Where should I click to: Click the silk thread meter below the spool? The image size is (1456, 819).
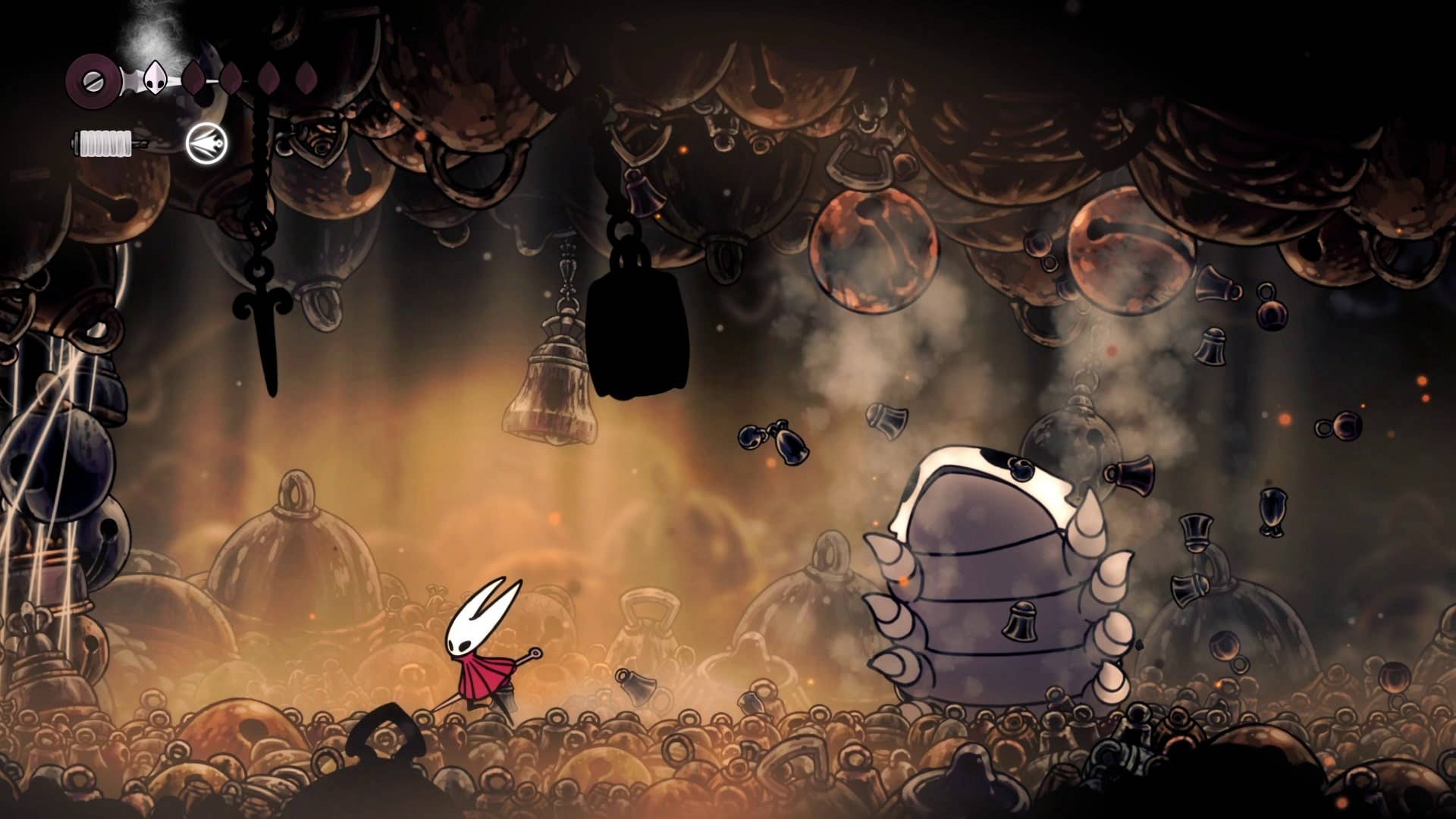pyautogui.click(x=102, y=144)
